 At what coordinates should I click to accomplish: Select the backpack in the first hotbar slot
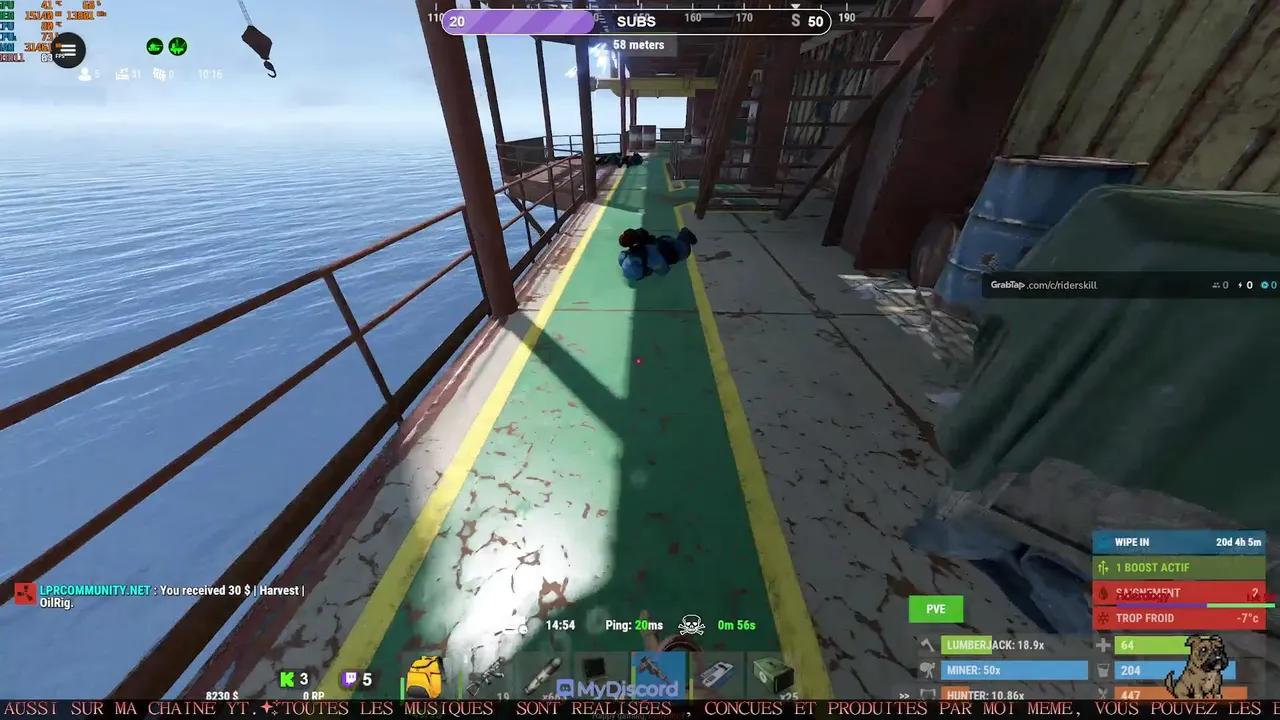426,675
